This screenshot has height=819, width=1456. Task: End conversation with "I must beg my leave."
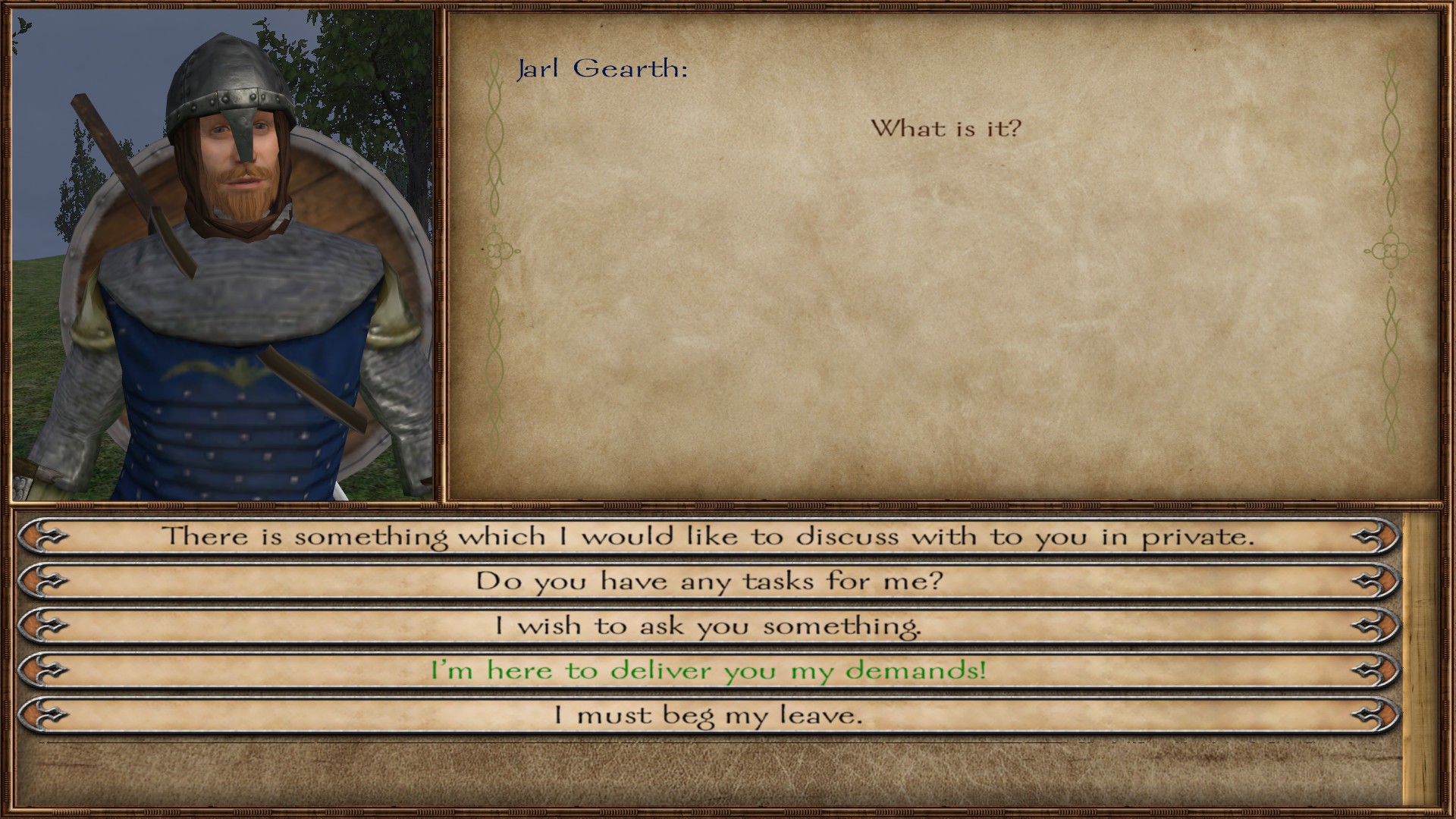(x=708, y=715)
